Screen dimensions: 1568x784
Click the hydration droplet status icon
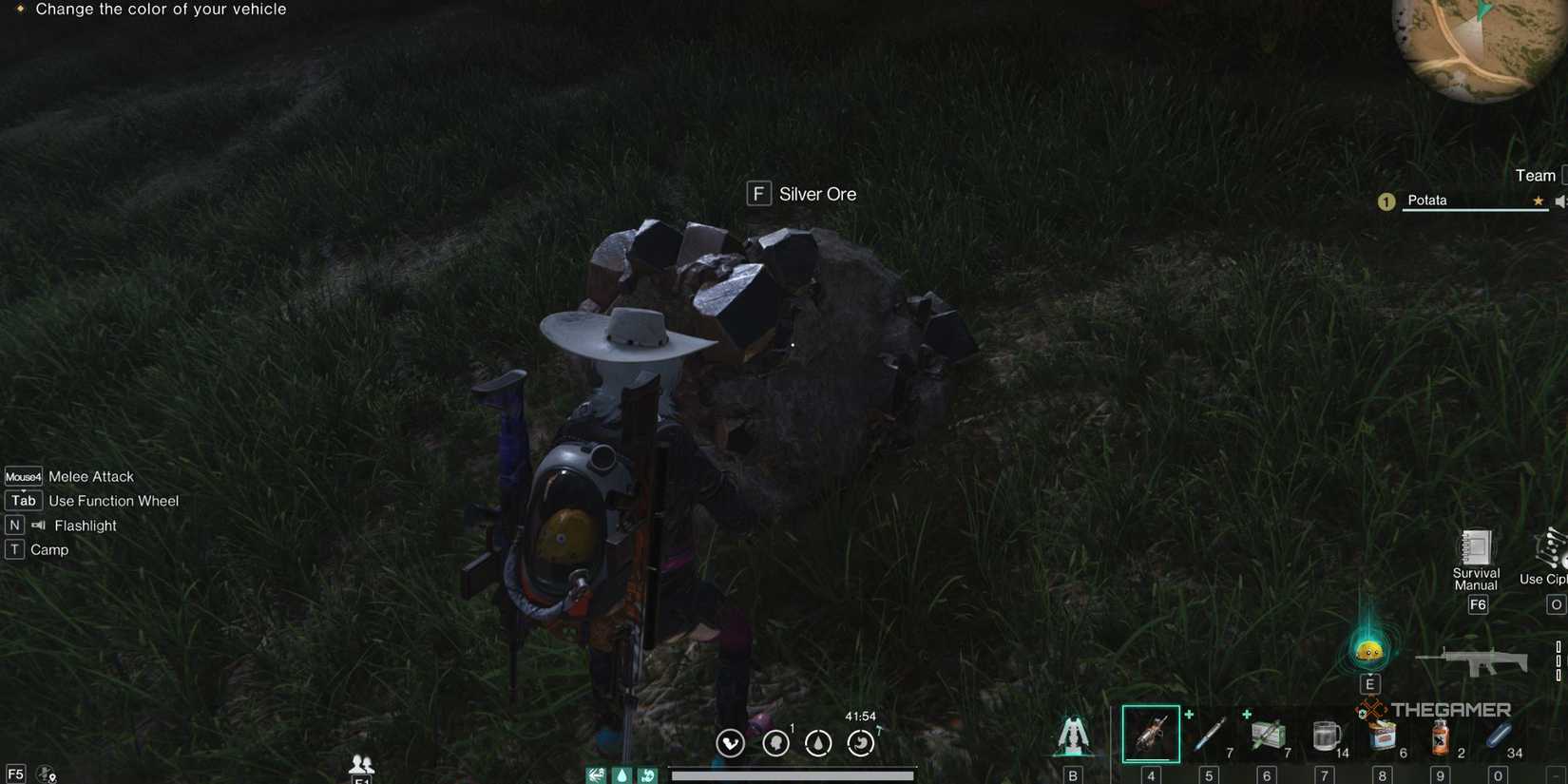click(x=817, y=742)
